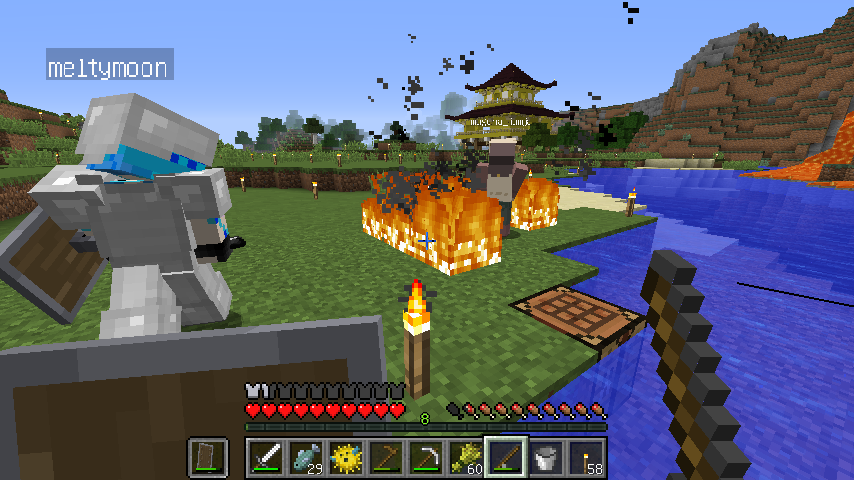Select the bow in the hotbar

click(x=387, y=458)
